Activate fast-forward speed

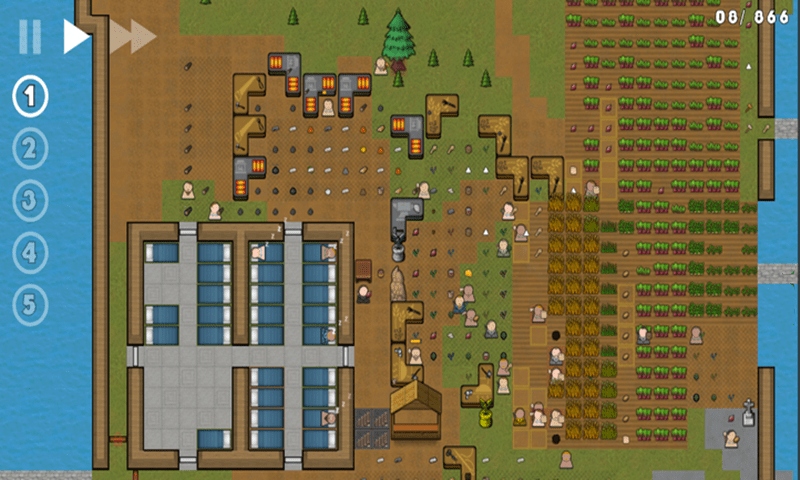point(132,37)
